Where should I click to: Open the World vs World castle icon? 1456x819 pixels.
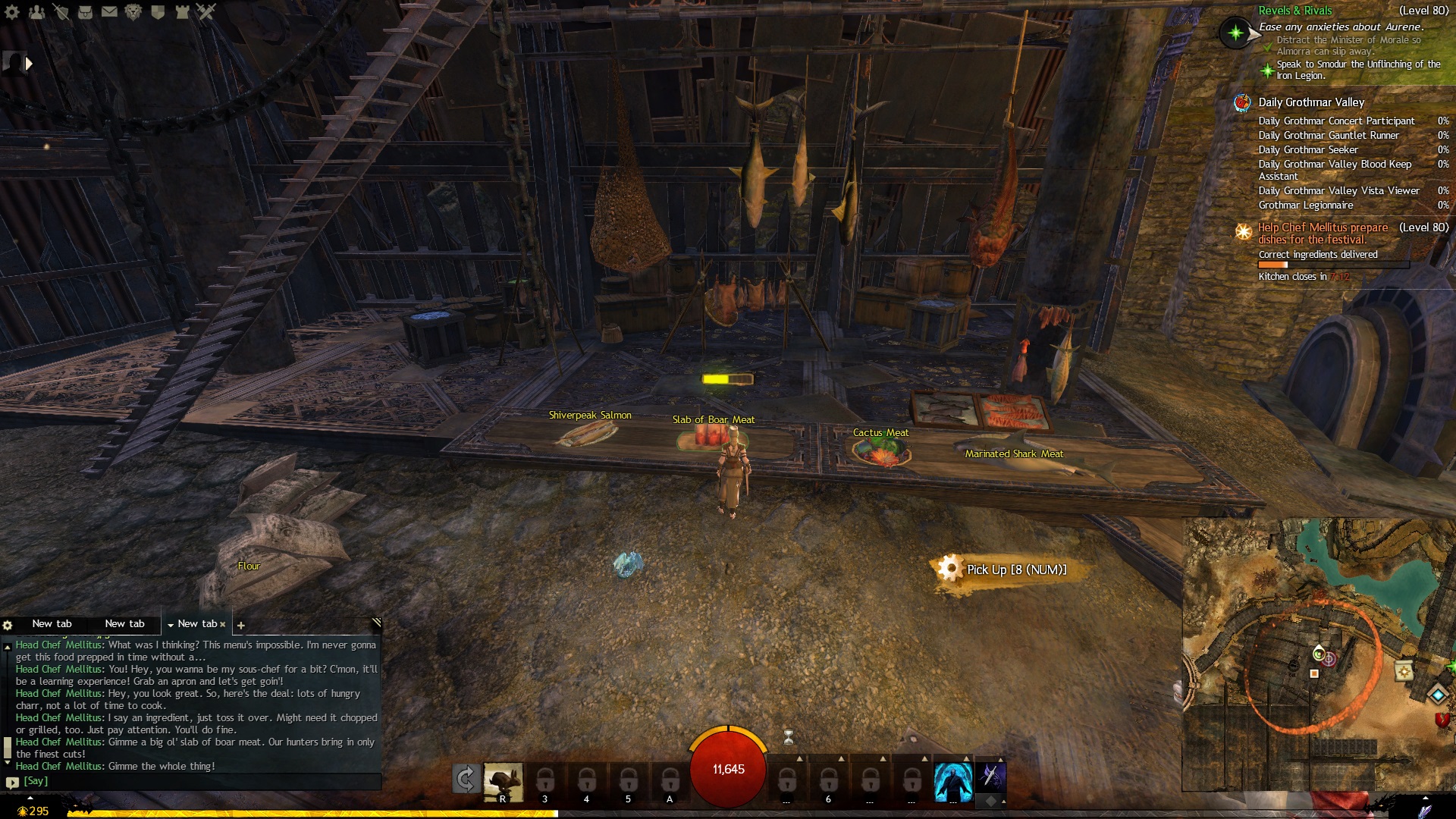point(182,12)
